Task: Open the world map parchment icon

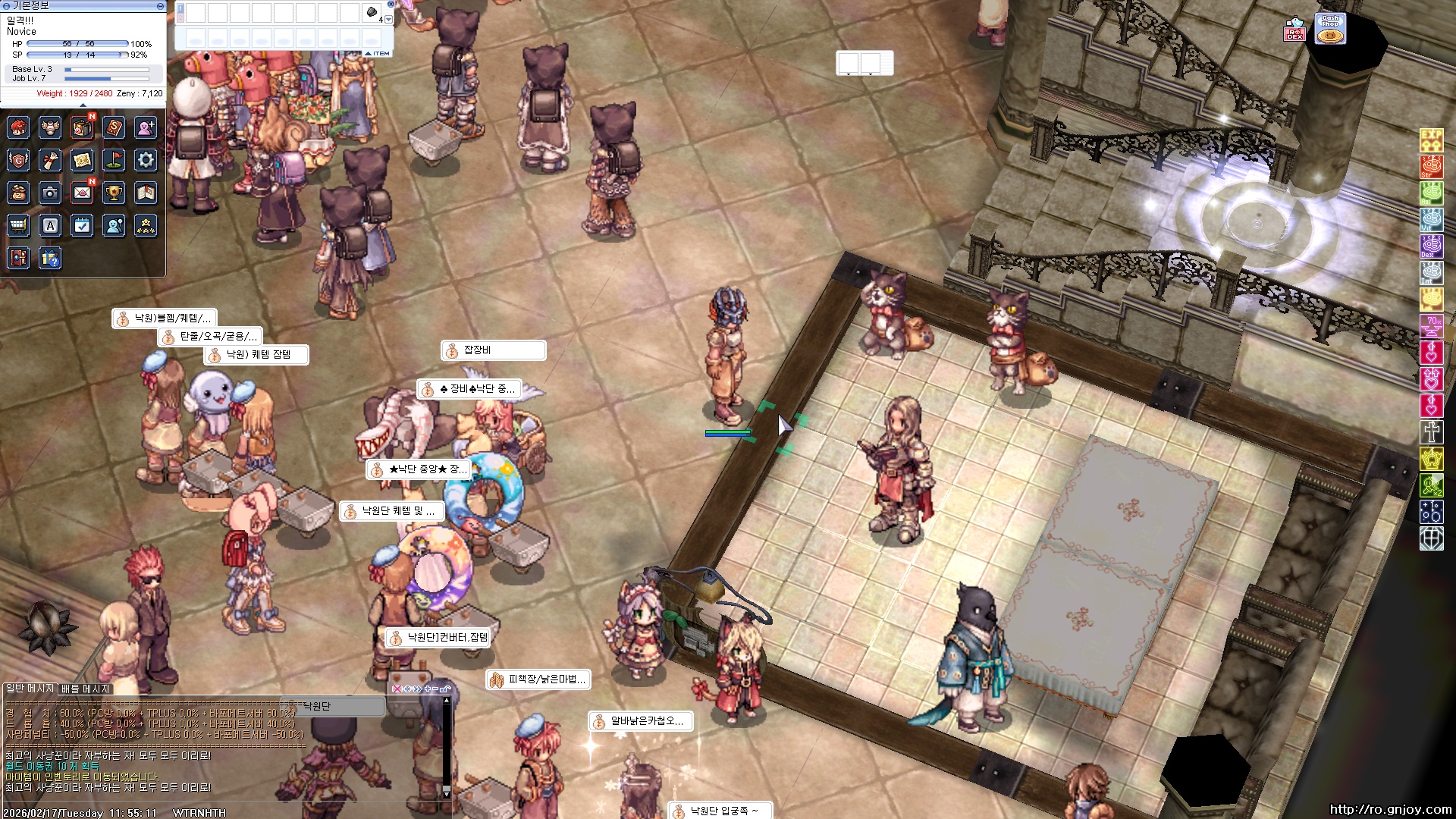Action: pos(82,160)
